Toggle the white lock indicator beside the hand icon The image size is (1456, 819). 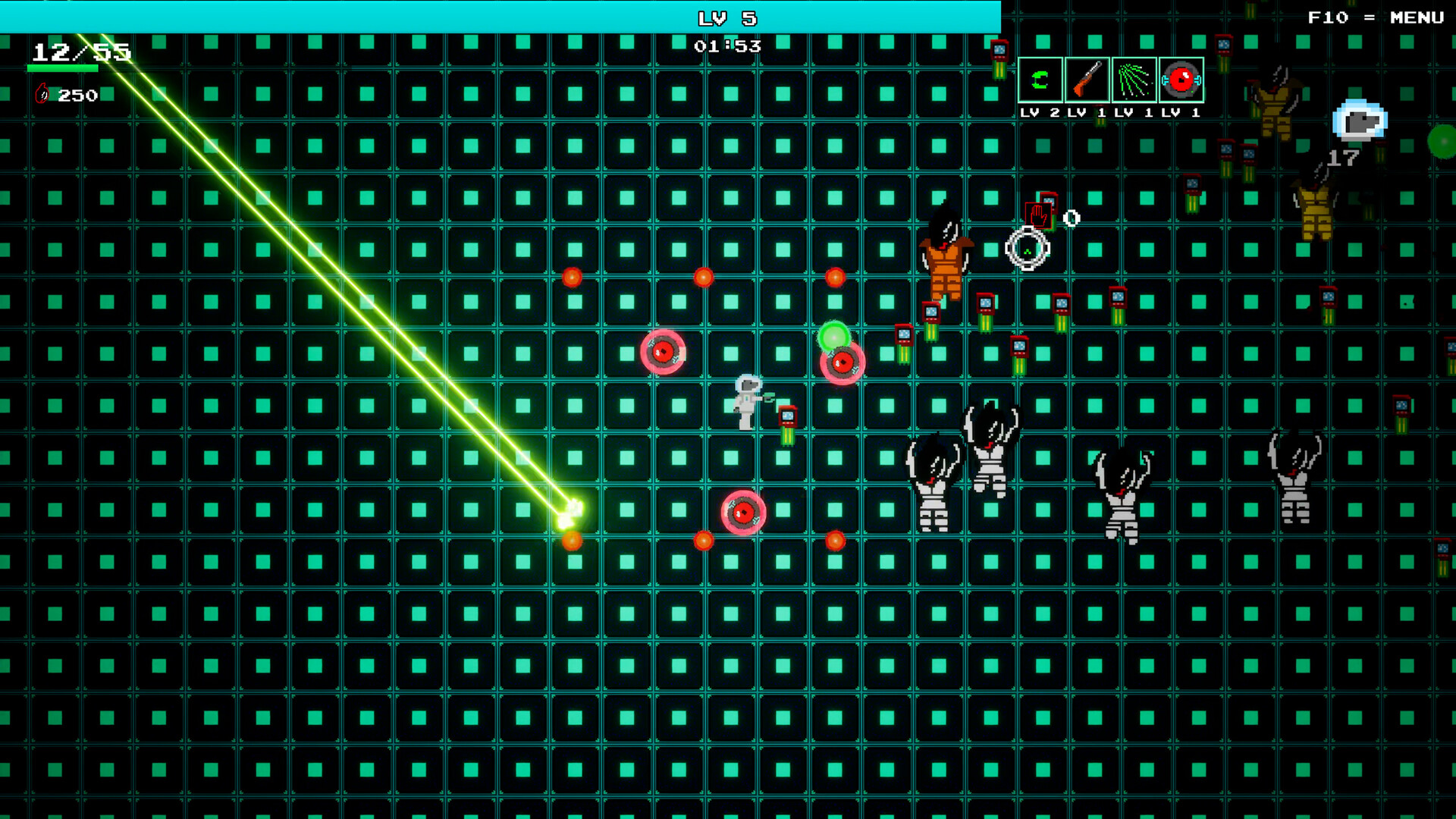tap(1072, 218)
